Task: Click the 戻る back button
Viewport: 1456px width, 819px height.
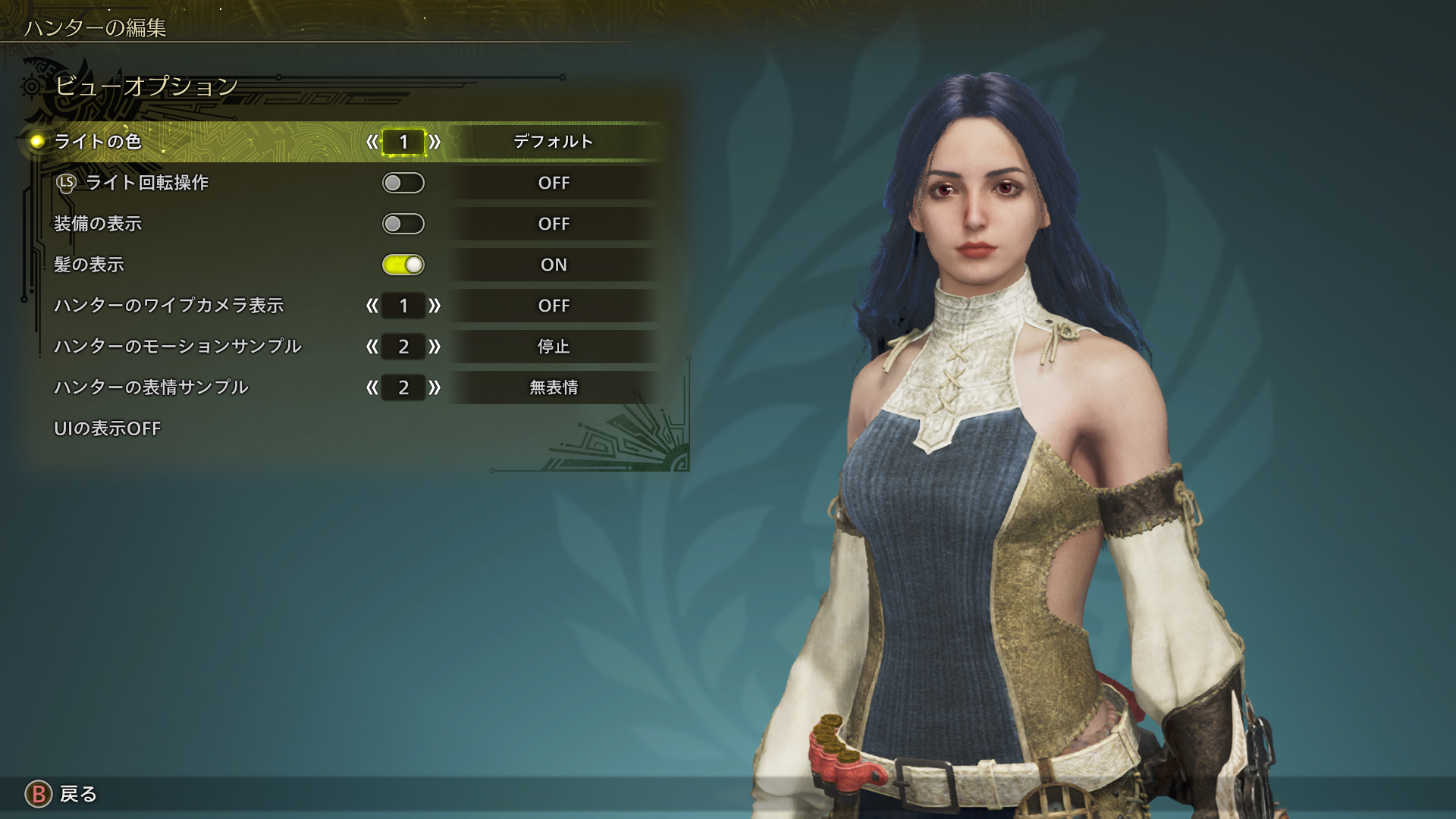Action: point(62,794)
